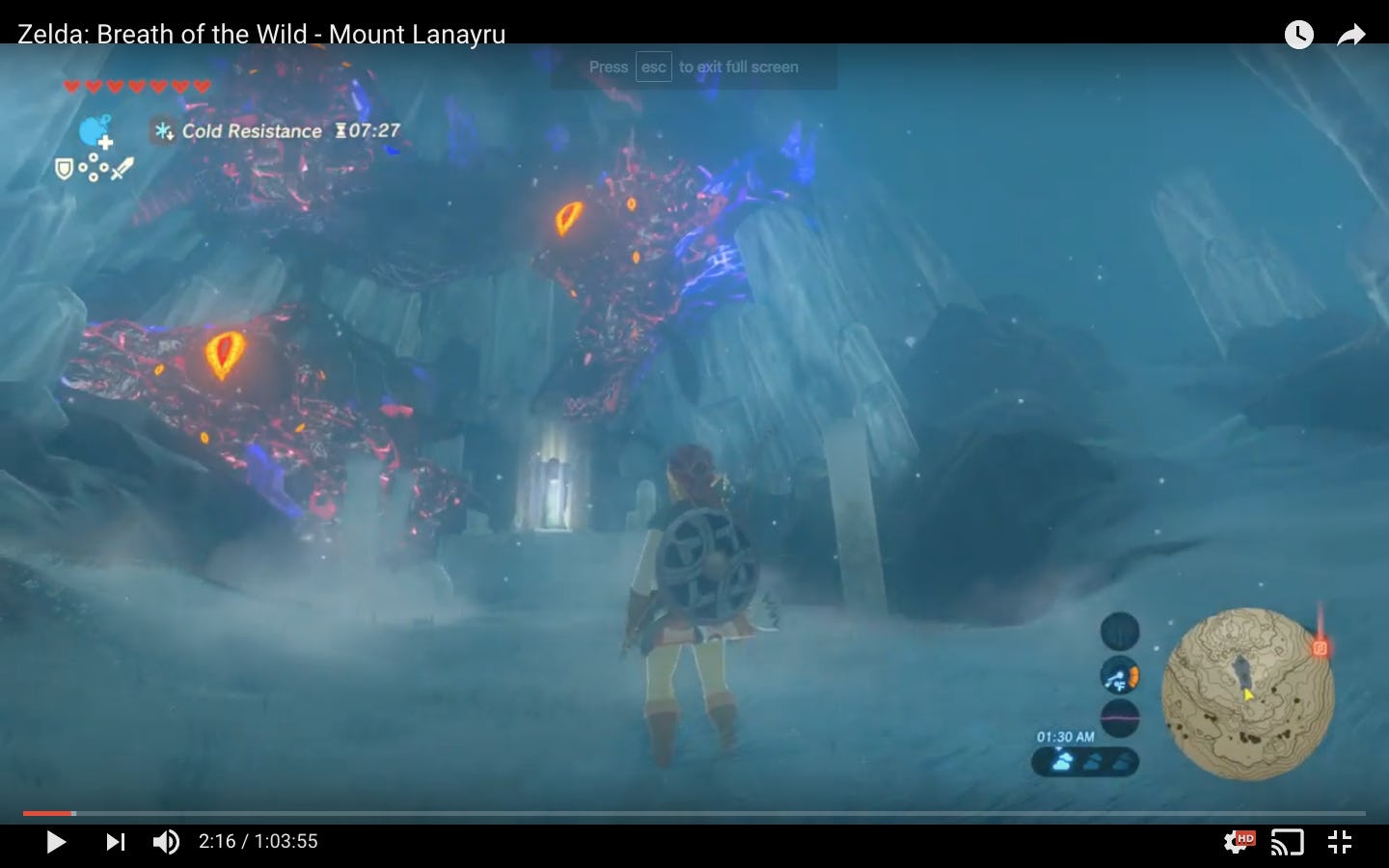Open the HD quality settings gear menu
1389x868 pixels.
(1236, 841)
